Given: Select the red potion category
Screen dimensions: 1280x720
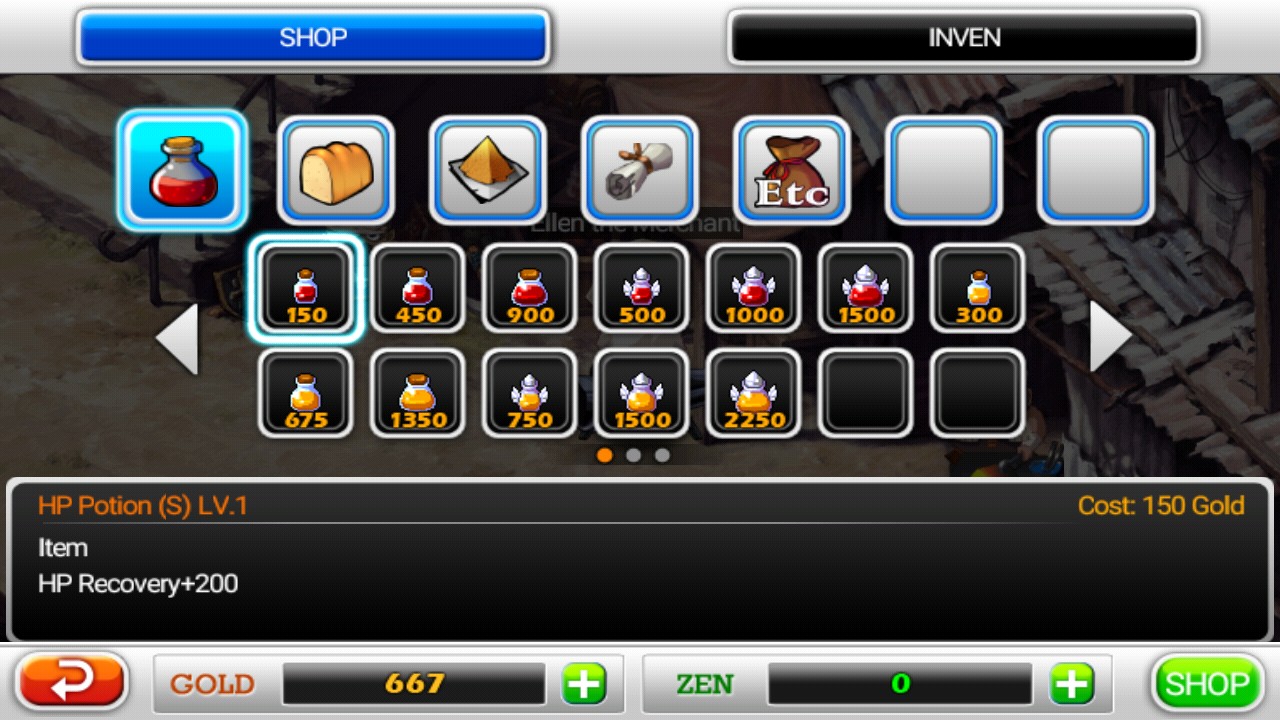Looking at the screenshot, I should pyautogui.click(x=182, y=170).
